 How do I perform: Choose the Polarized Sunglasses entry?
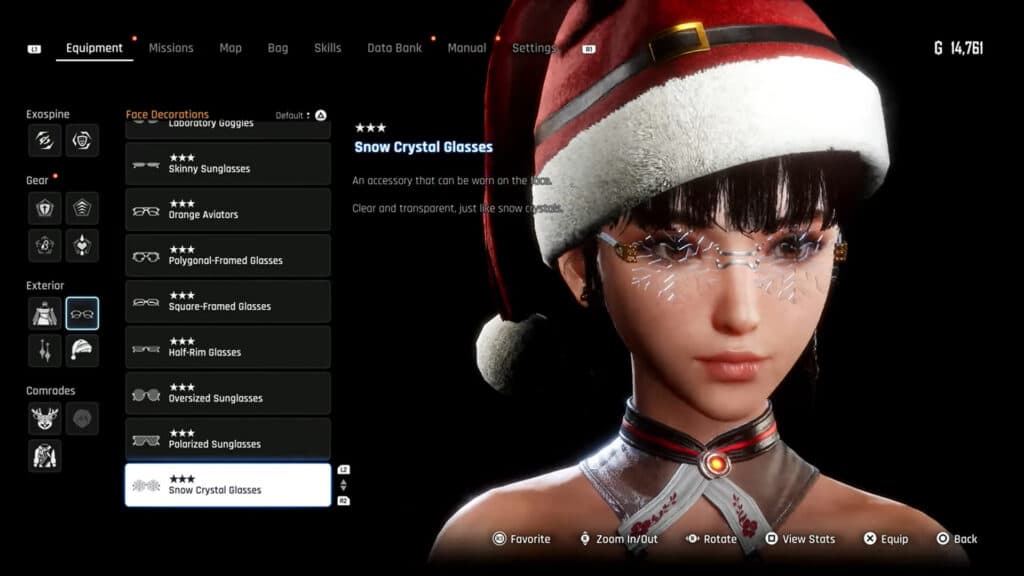(x=228, y=440)
